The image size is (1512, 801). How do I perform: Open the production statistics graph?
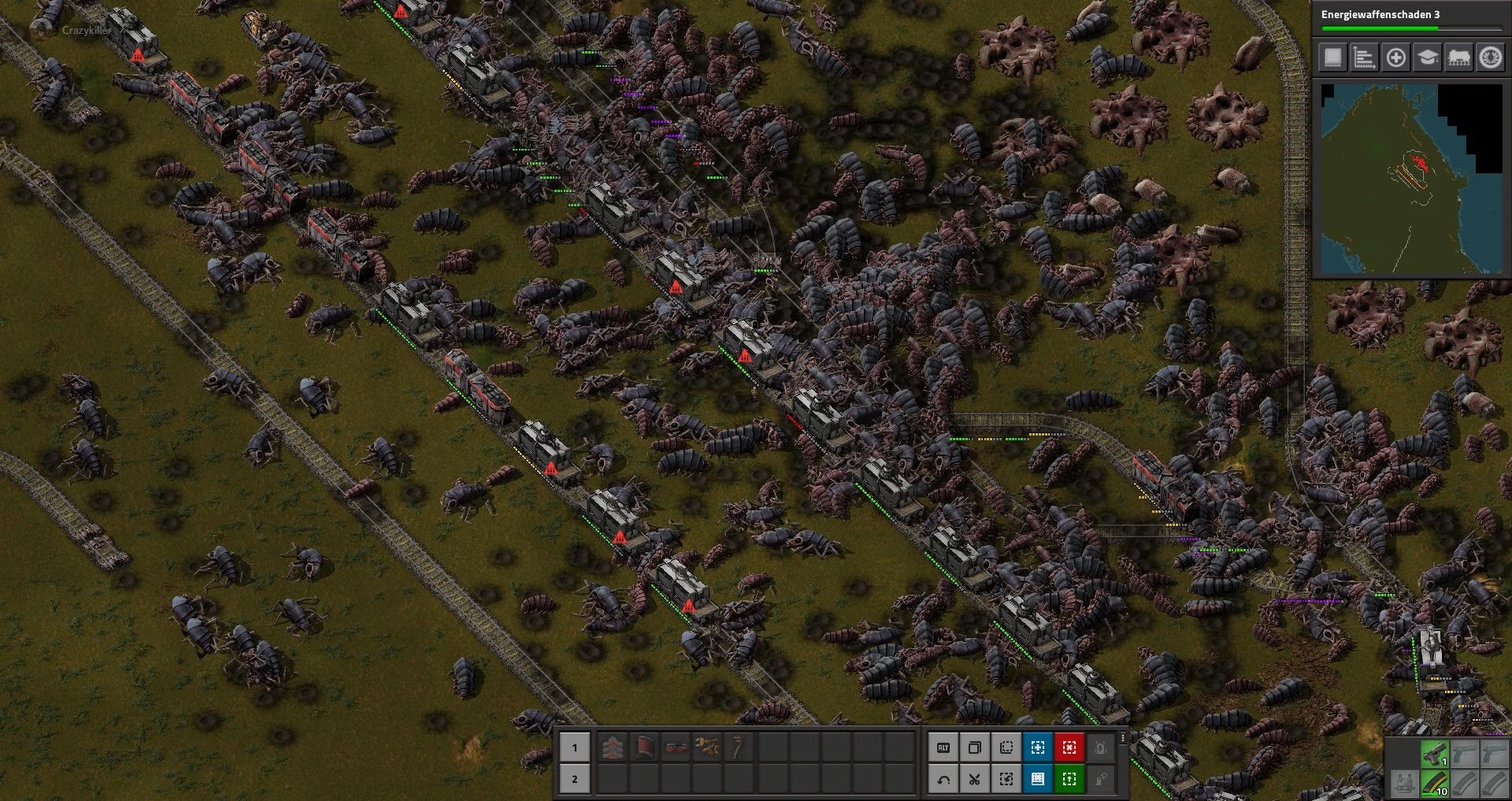pos(1364,59)
